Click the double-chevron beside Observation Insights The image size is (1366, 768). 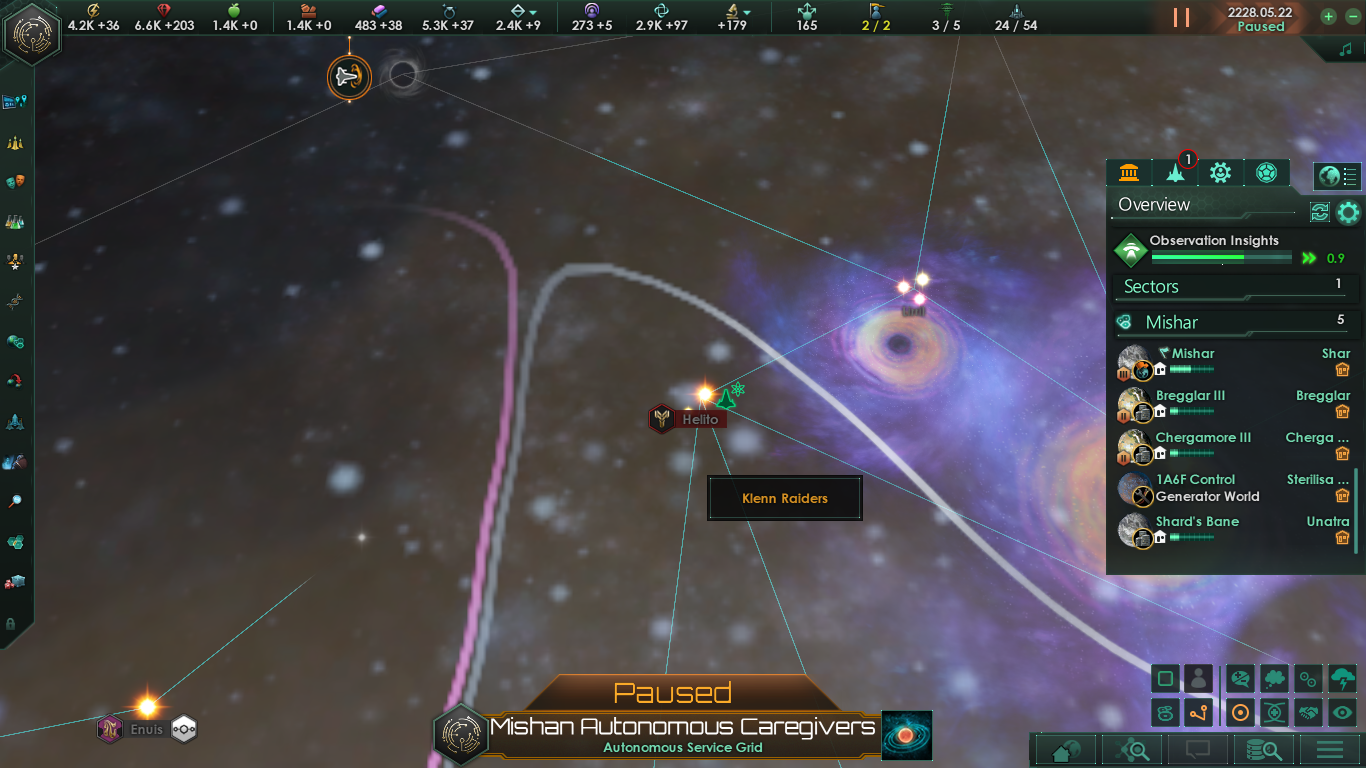coord(1310,257)
